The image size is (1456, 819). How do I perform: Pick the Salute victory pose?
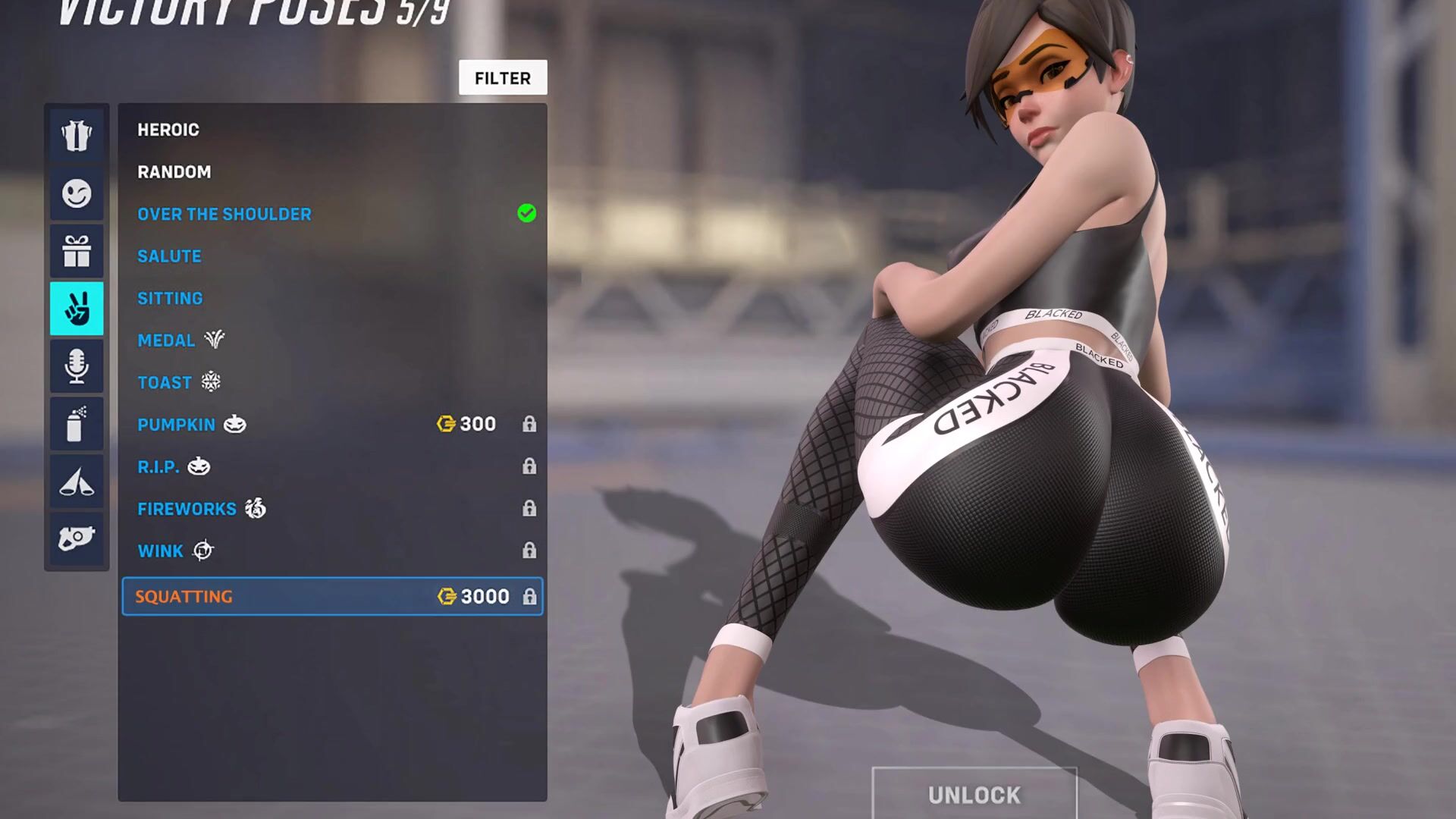pyautogui.click(x=169, y=256)
